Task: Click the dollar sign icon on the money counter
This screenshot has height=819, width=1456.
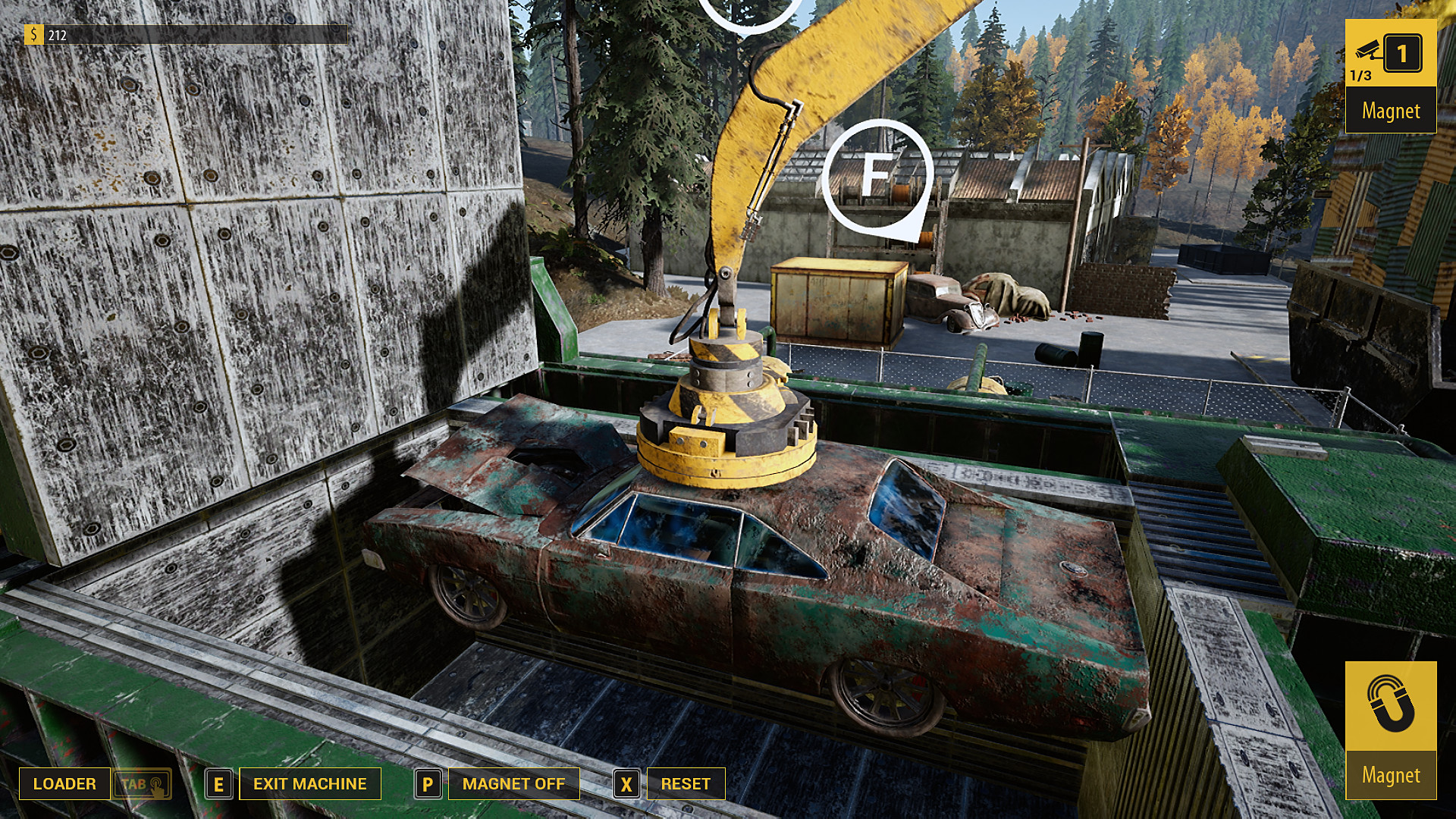Action: 34,34
